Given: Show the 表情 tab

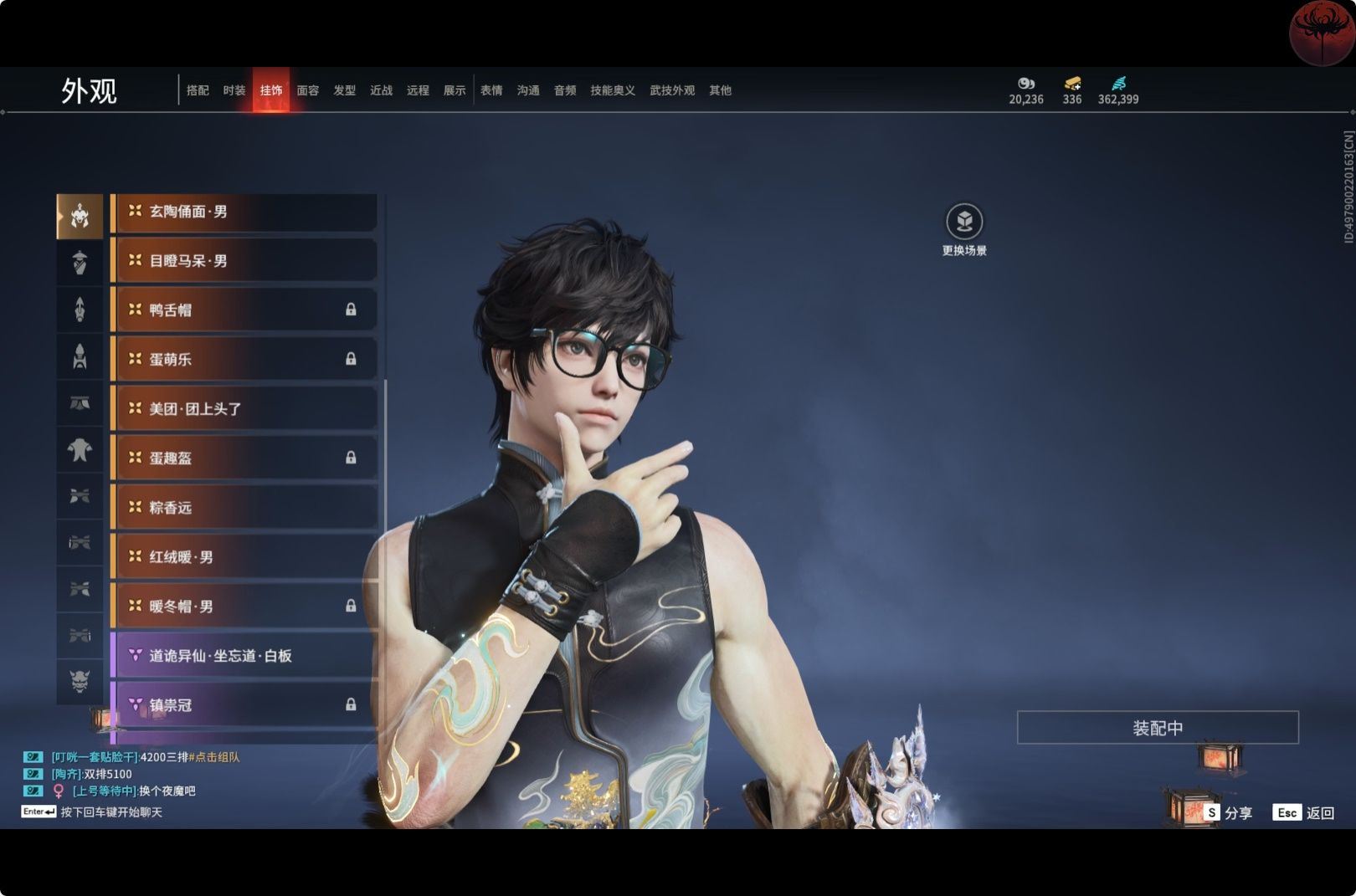Looking at the screenshot, I should pyautogui.click(x=491, y=90).
